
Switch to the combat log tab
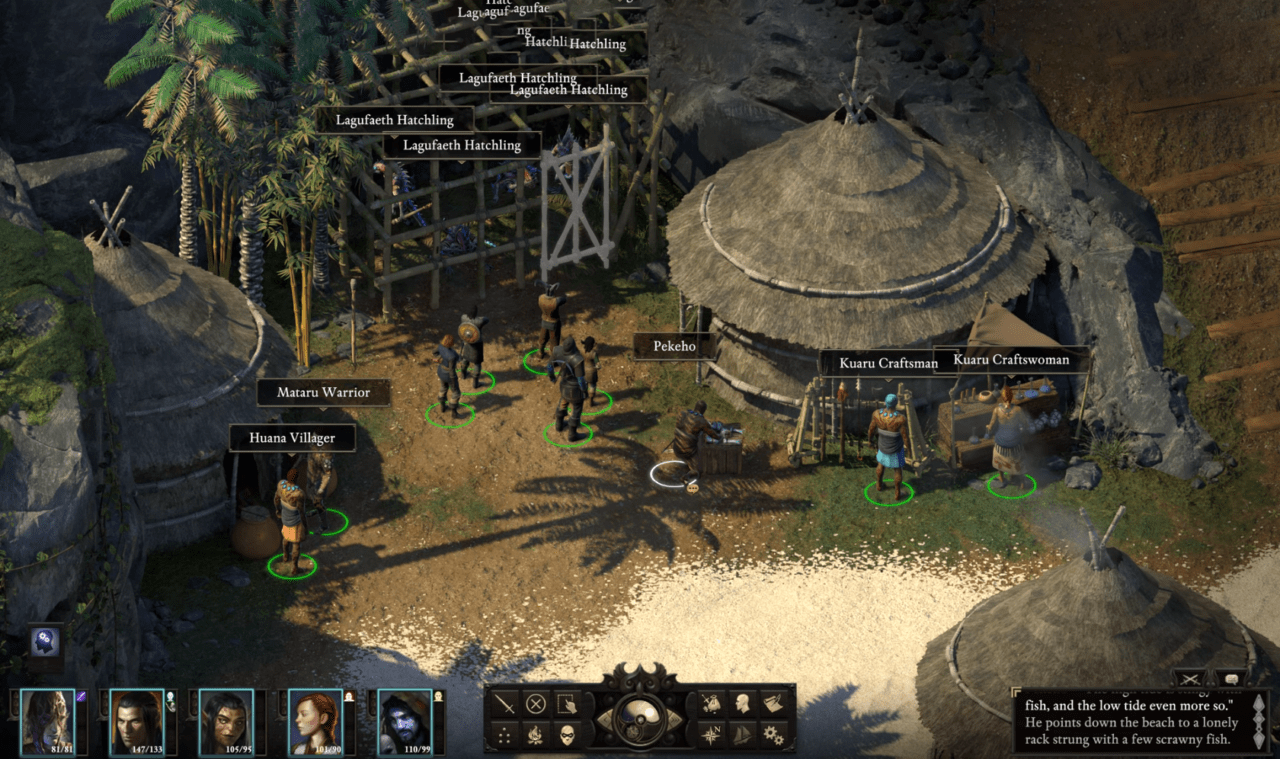[x=1189, y=679]
